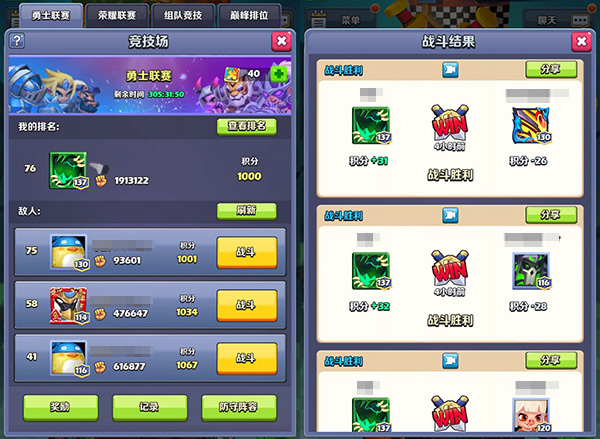Open the arena help question mark

coord(15,41)
